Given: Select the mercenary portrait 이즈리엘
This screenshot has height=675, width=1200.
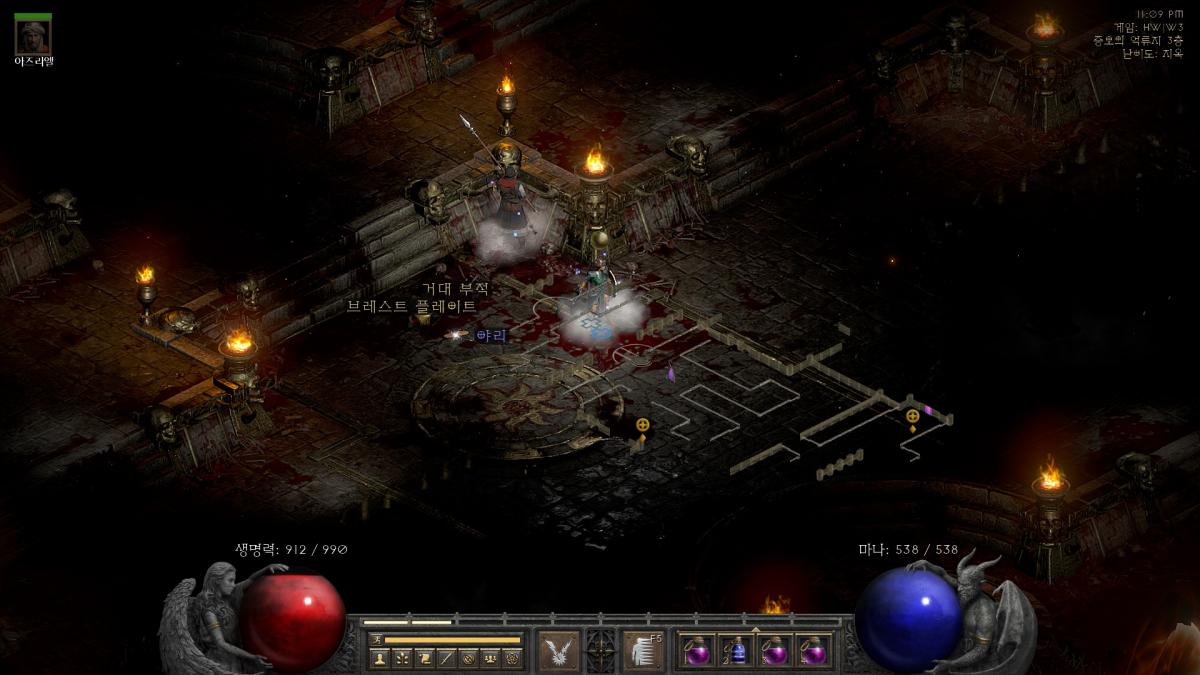Looking at the screenshot, I should tap(33, 36).
